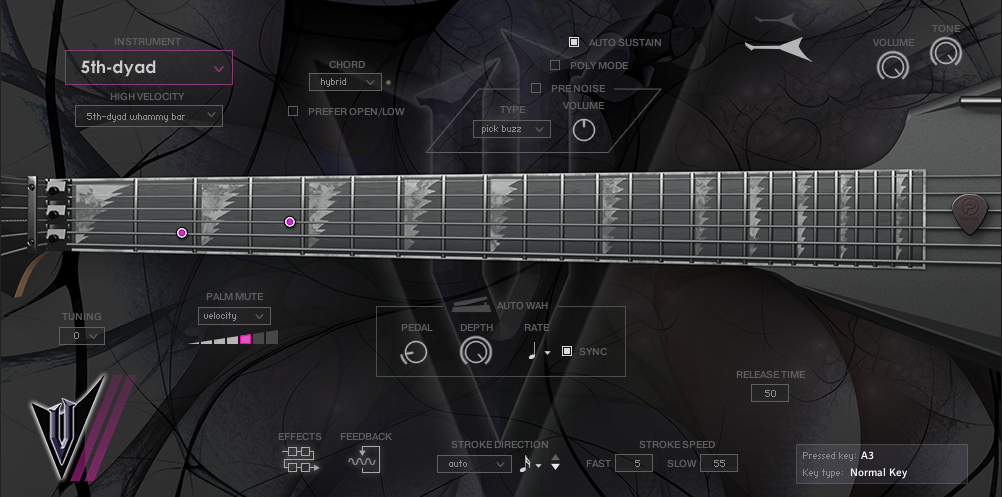Image resolution: width=1002 pixels, height=497 pixels.
Task: Click the Pre Noise volume knob
Action: coord(583,129)
